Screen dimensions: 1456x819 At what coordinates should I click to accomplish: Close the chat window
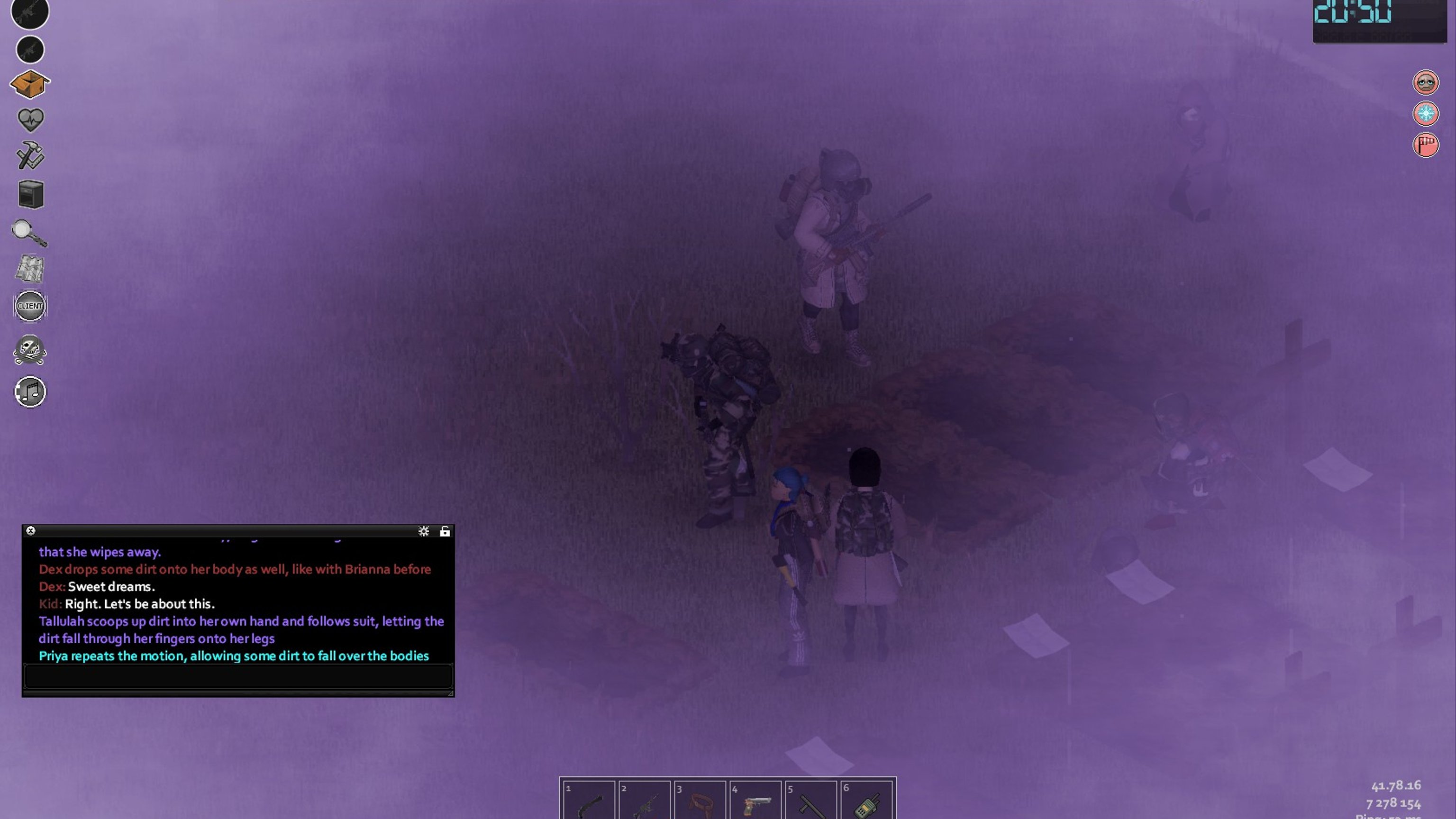pos(31,531)
